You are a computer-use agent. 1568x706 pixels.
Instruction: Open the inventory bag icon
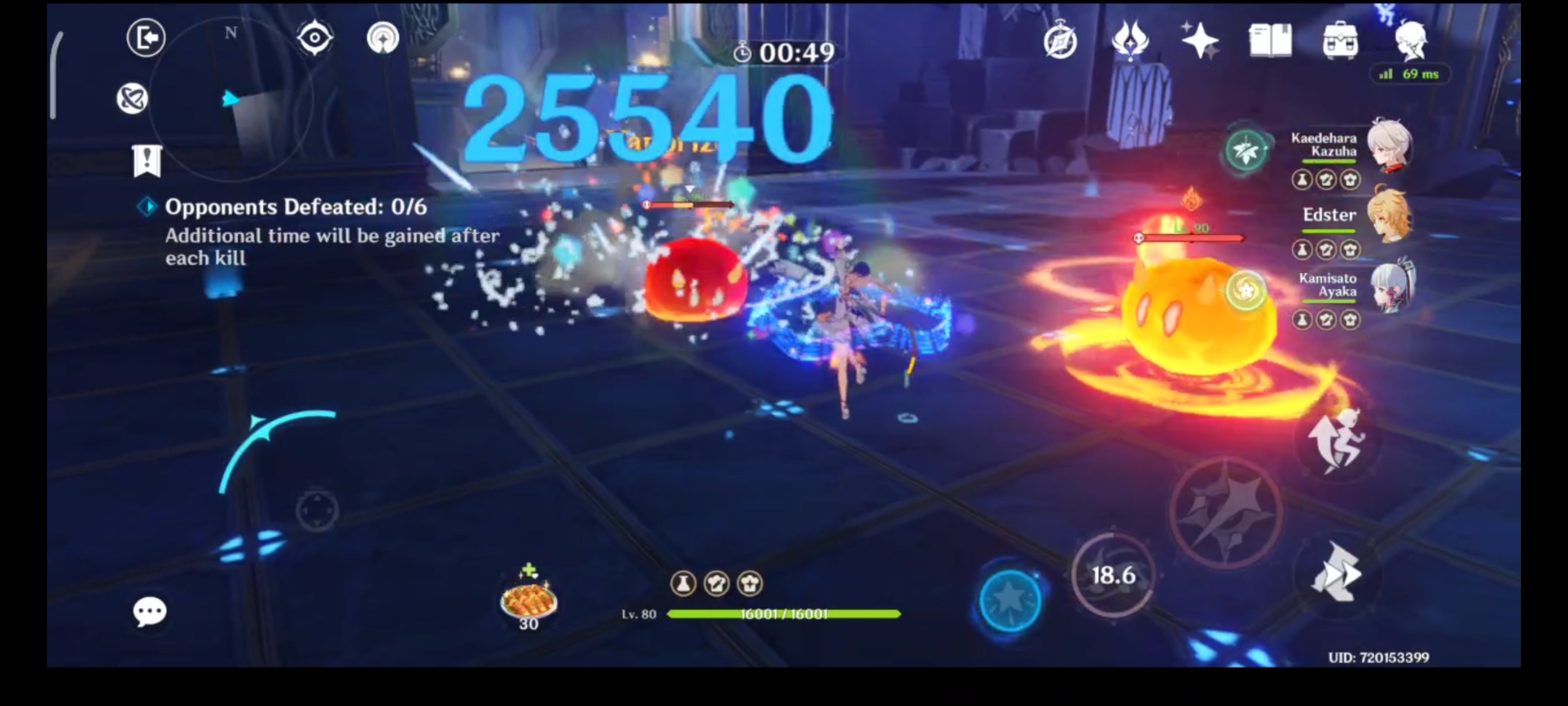point(1341,41)
